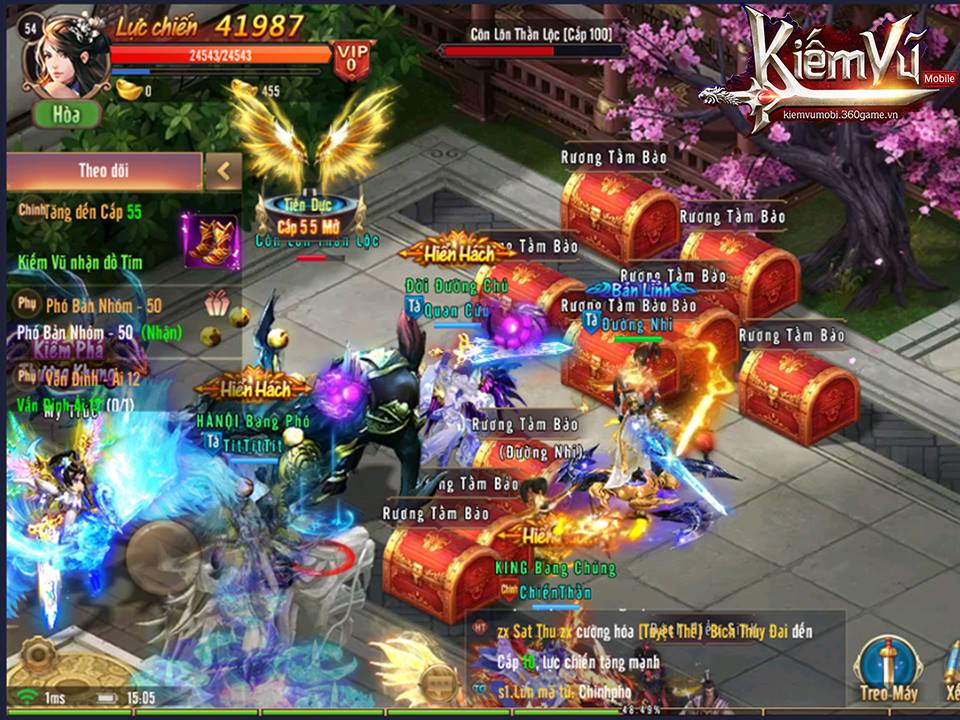Image resolution: width=960 pixels, height=720 pixels.
Task: Tap the round gold chat menu button
Action: [438, 683]
